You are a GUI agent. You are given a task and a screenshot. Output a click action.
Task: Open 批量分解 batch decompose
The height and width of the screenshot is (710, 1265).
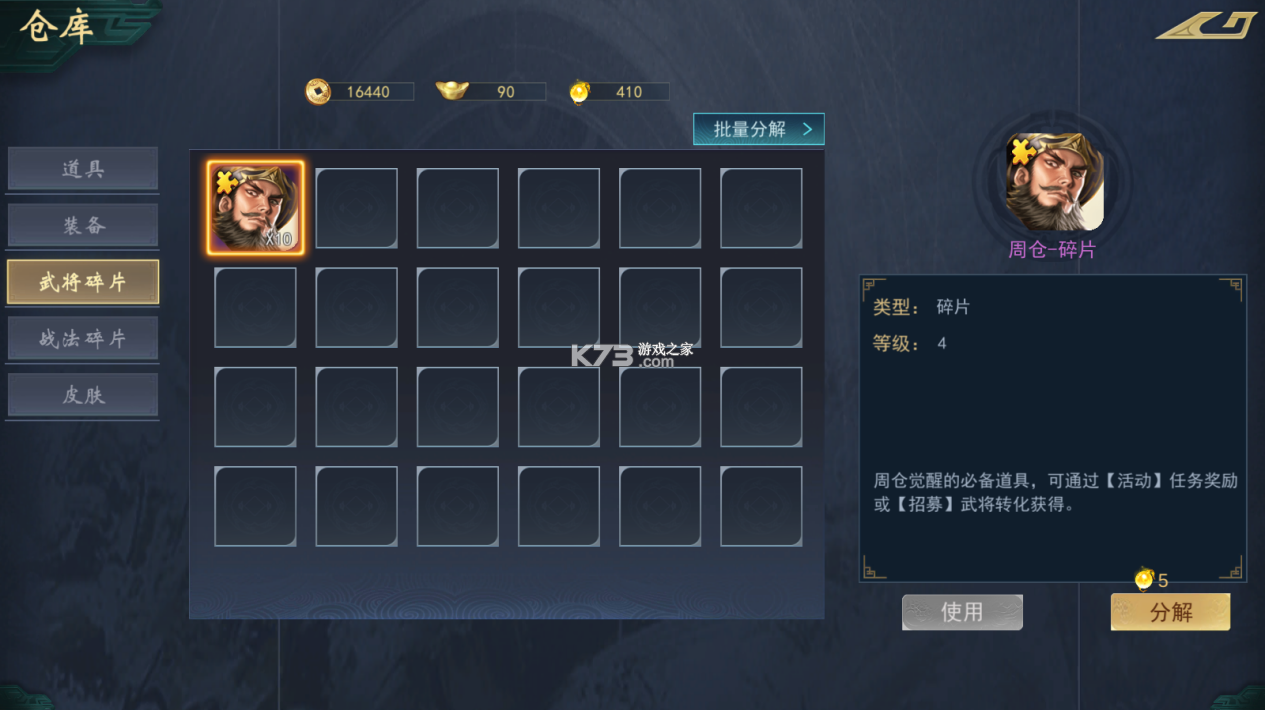coord(759,129)
